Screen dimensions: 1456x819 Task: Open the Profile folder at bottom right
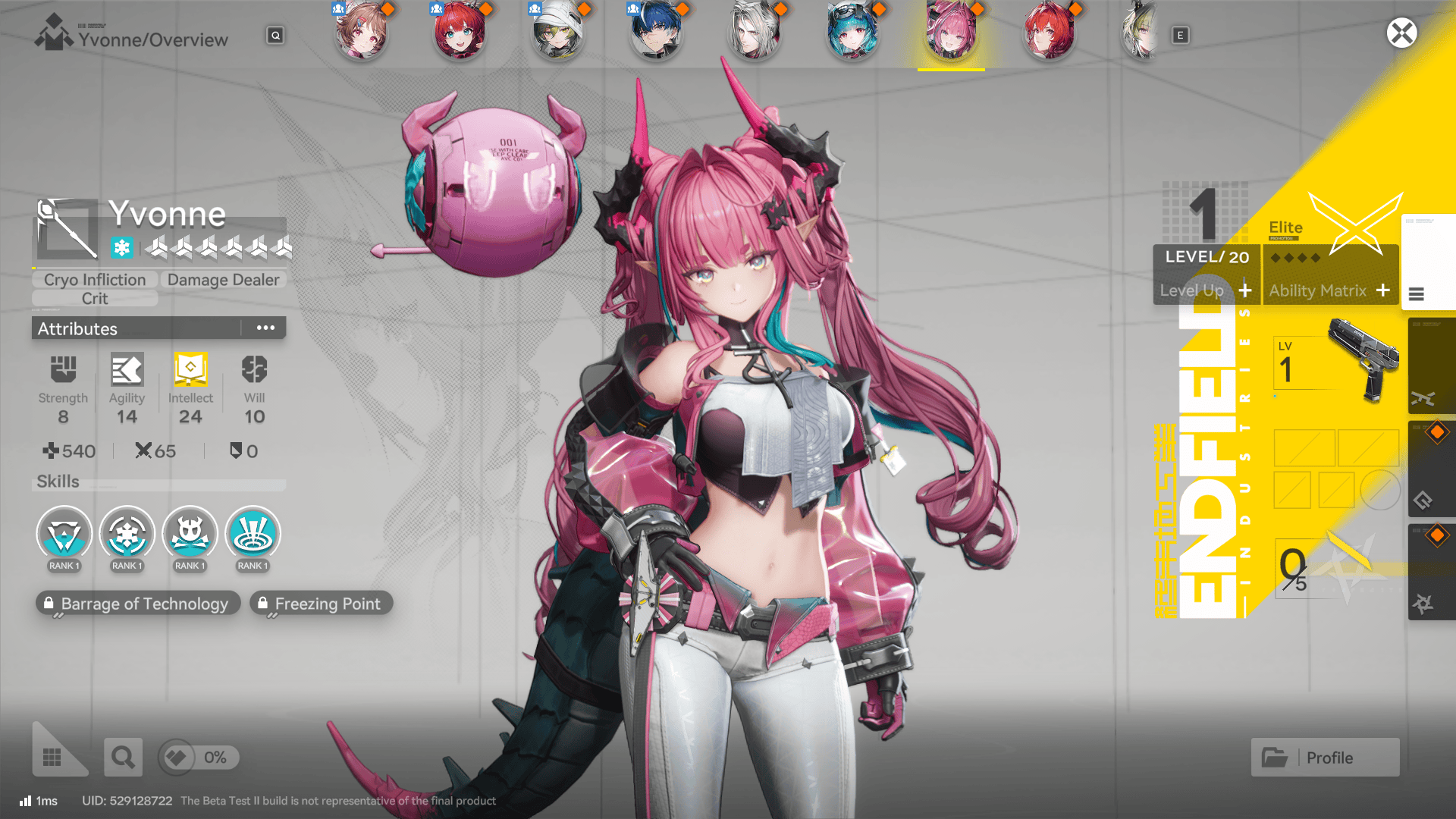(1325, 757)
